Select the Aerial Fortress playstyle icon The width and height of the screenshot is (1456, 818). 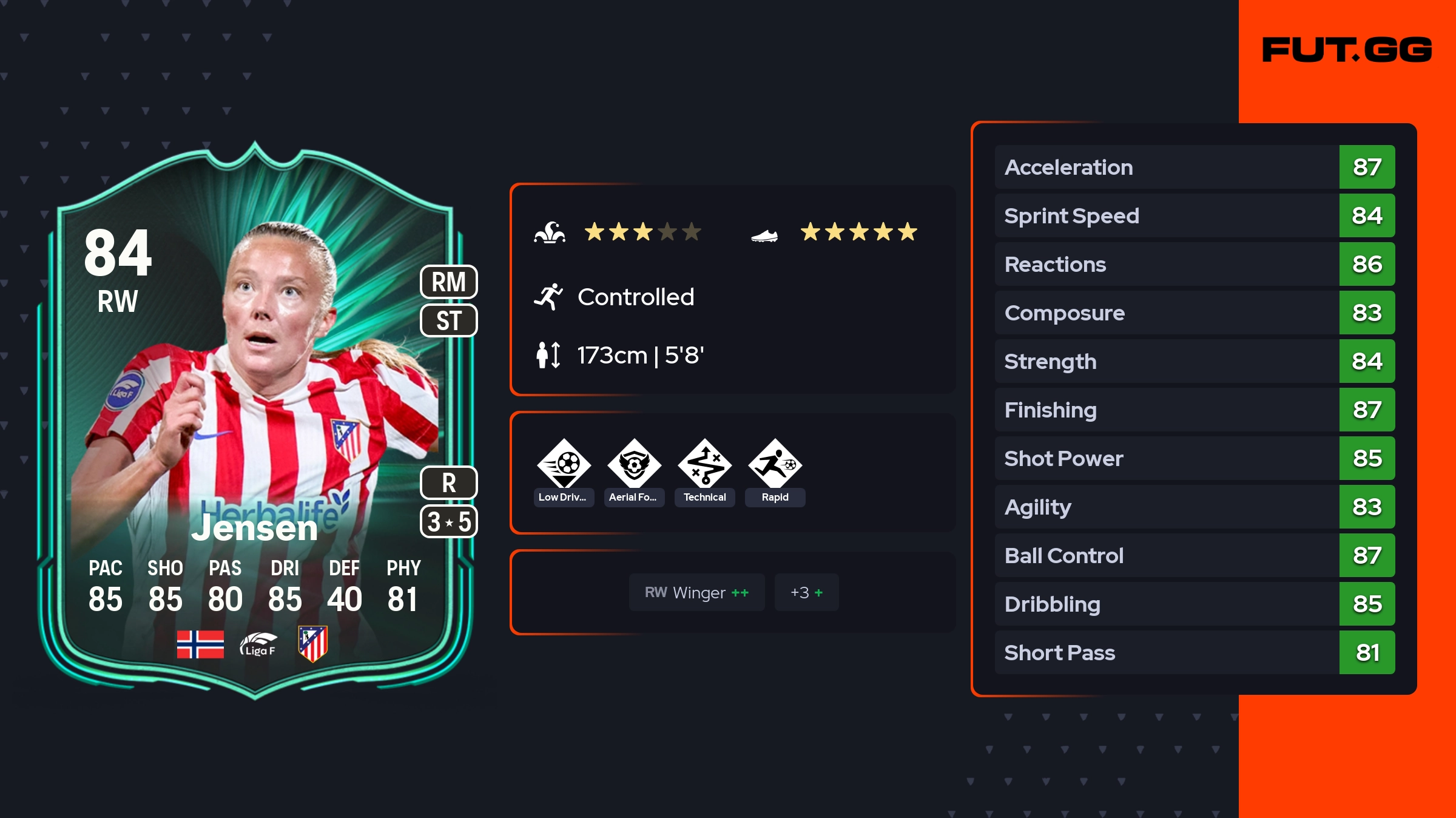click(634, 464)
